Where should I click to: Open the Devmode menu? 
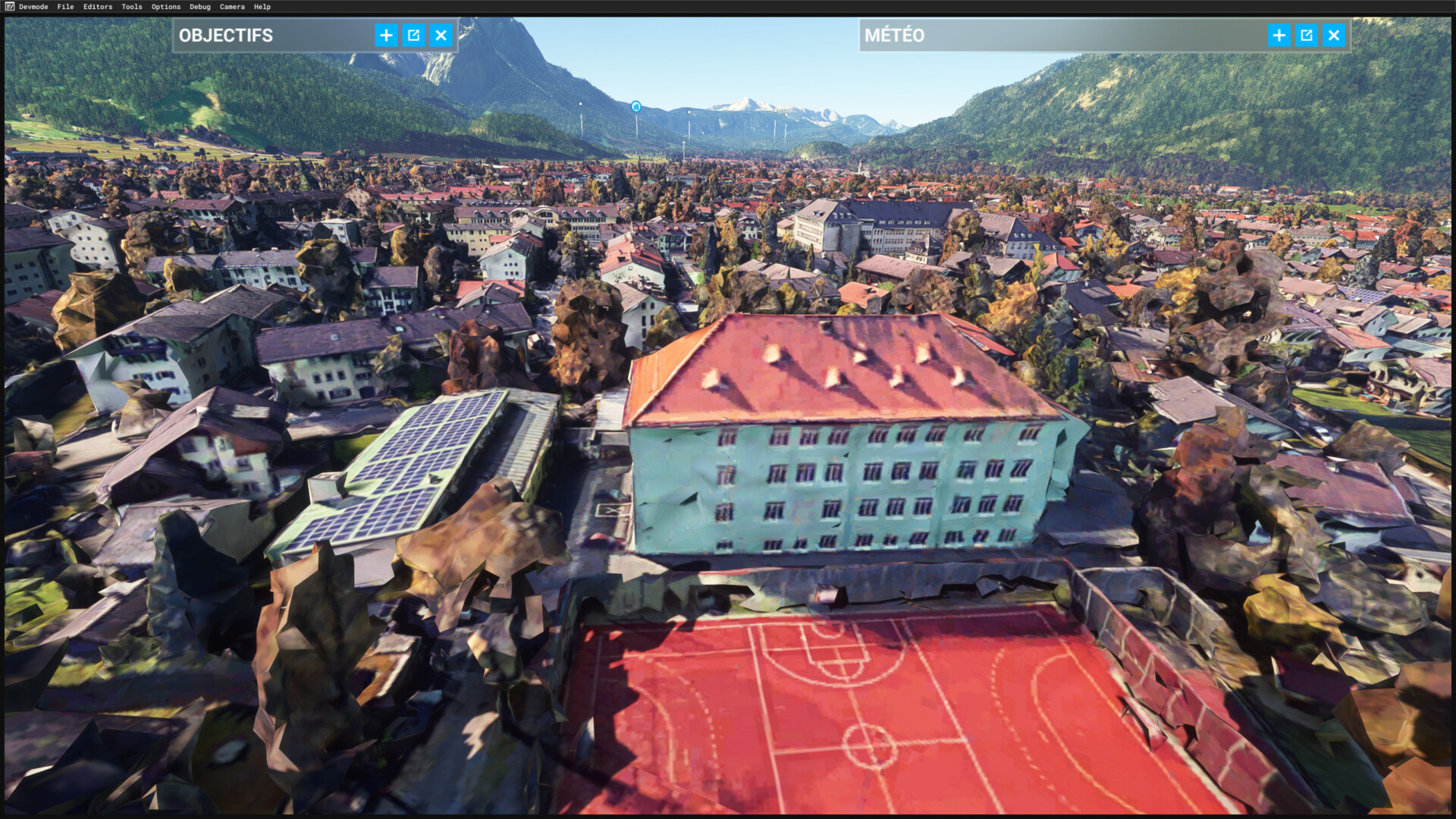pyautogui.click(x=33, y=7)
